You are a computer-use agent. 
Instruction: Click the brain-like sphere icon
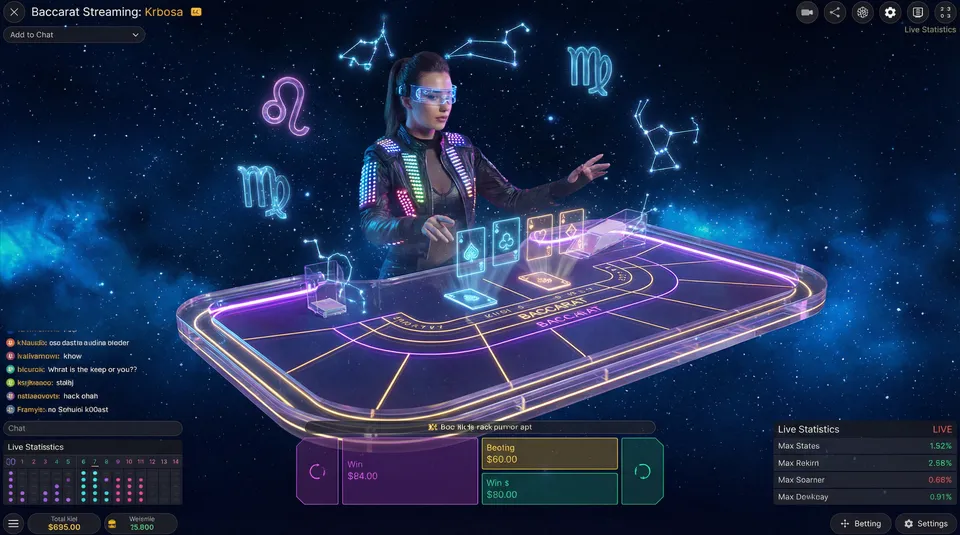(x=863, y=12)
